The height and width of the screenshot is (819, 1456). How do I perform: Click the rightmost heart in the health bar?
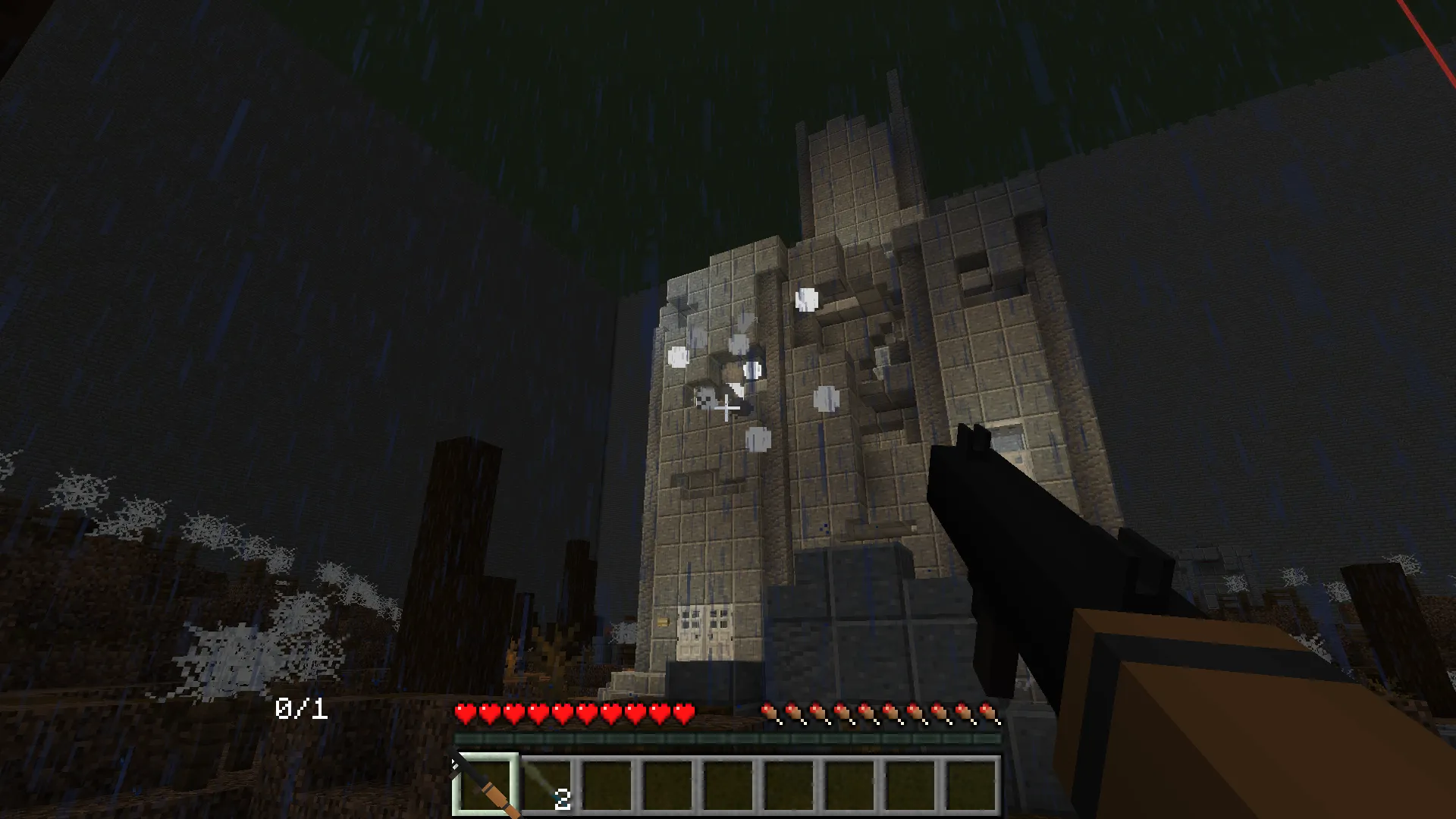tap(683, 714)
